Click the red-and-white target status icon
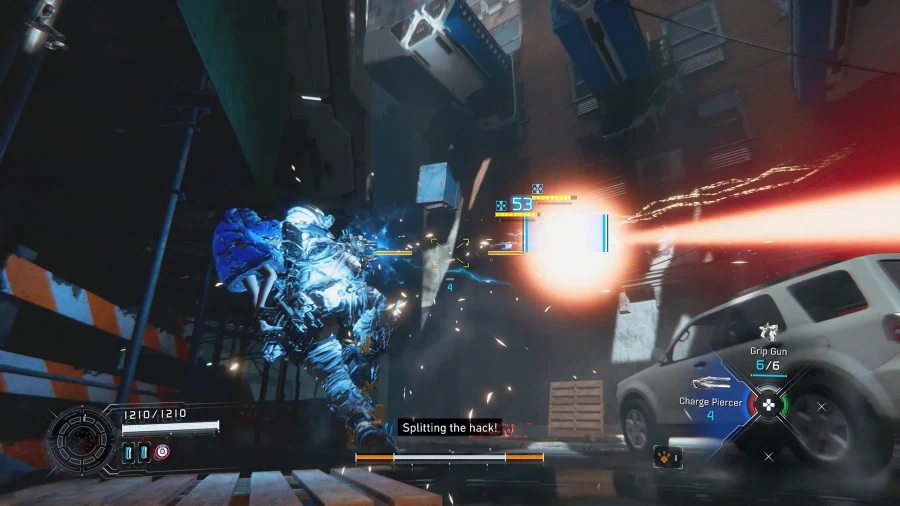Viewport: 900px width, 506px height. click(x=161, y=453)
